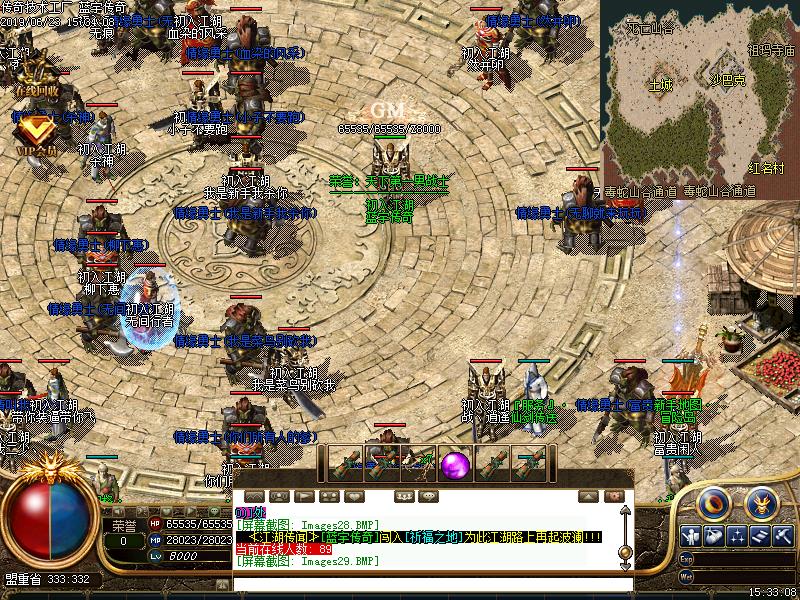Open the skills panel with three stars

pos(738,536)
